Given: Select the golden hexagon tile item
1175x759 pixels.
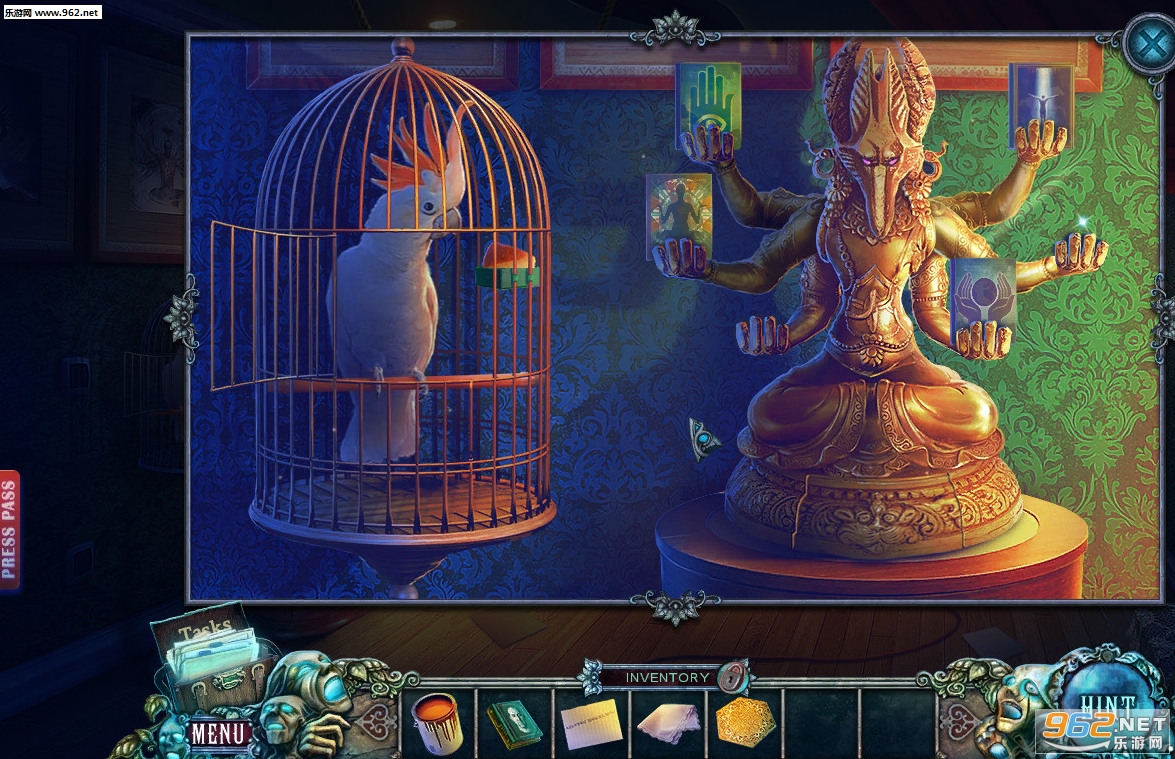Looking at the screenshot, I should click(x=746, y=722).
